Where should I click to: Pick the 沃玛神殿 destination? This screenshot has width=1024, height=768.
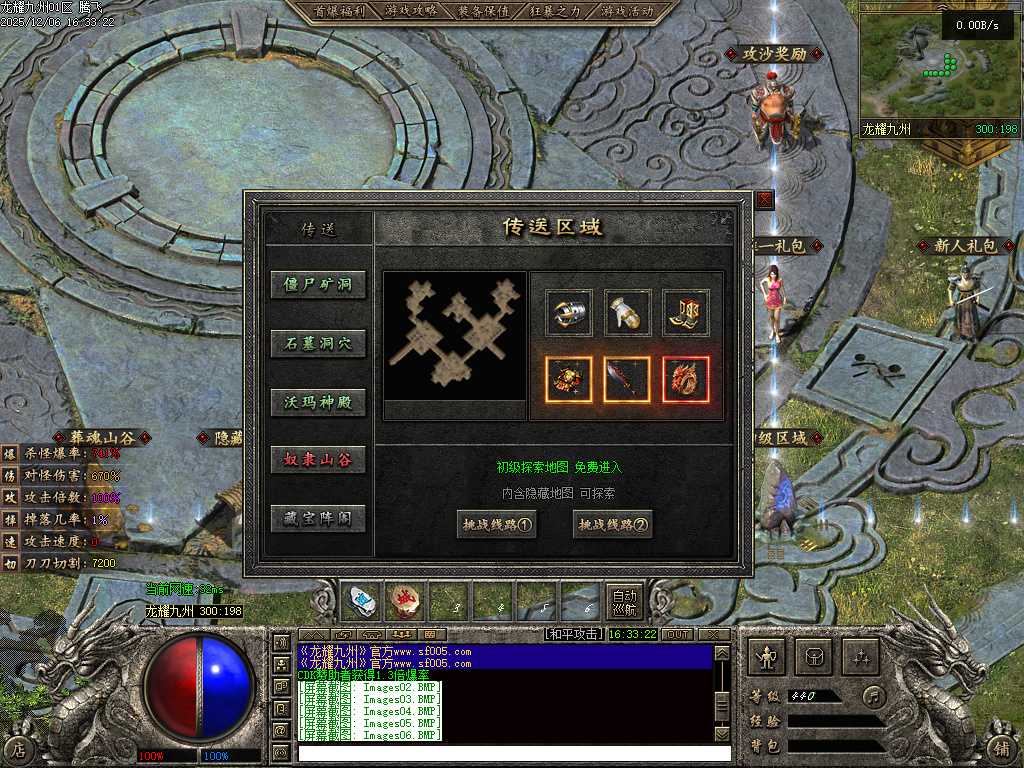[x=318, y=403]
